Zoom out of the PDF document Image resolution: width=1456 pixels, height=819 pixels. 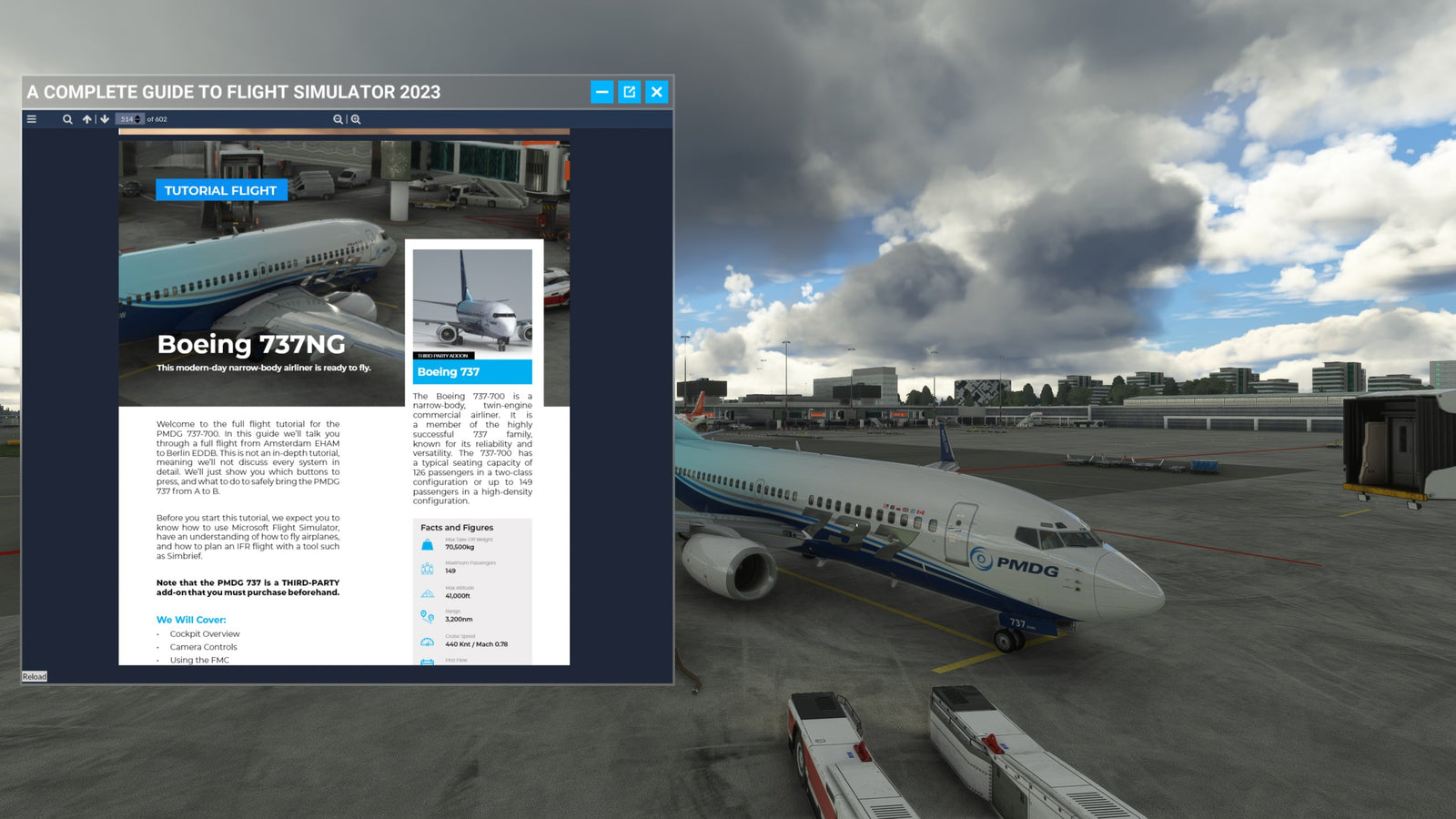[x=337, y=119]
